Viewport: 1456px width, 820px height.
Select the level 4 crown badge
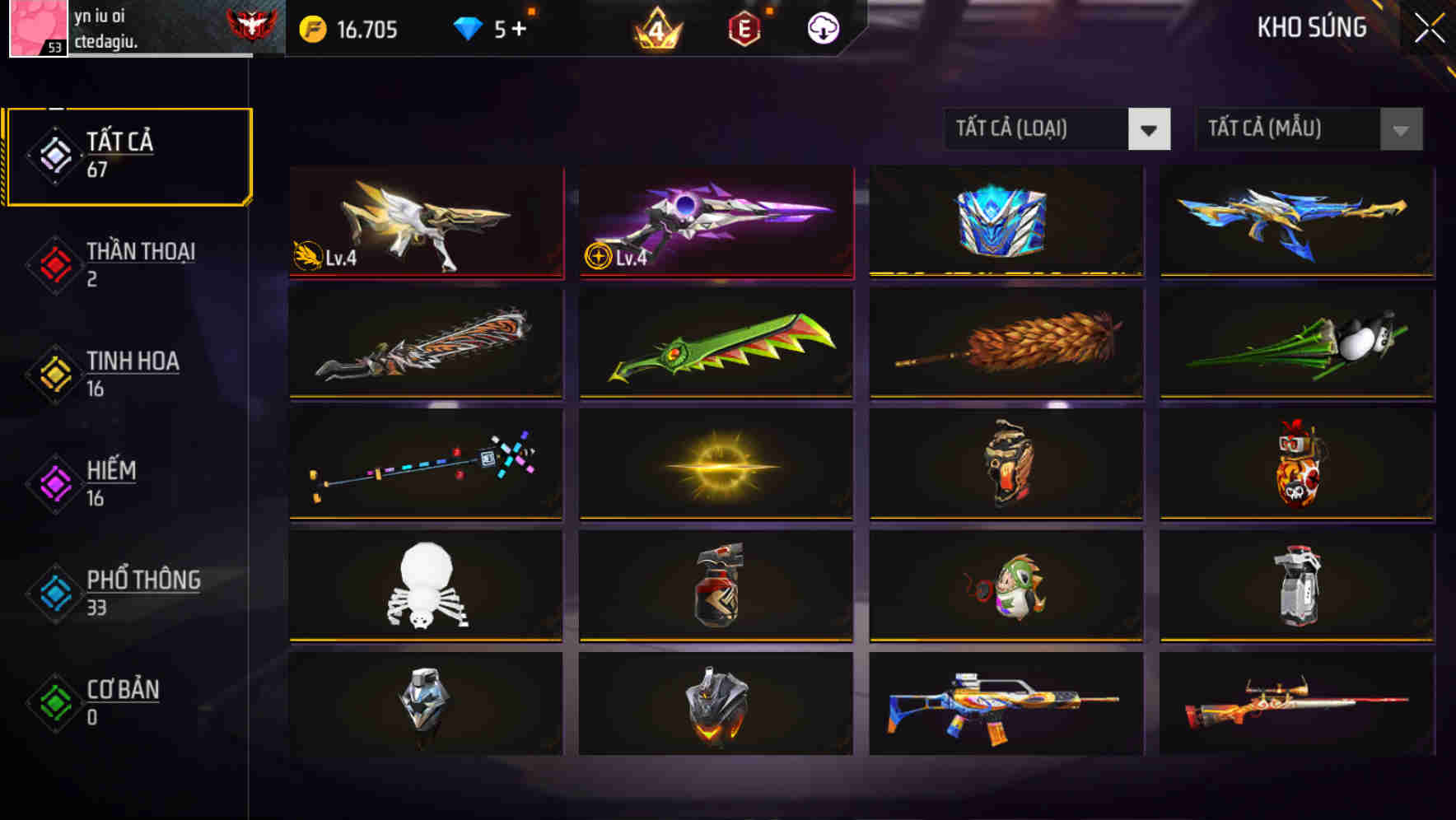click(x=653, y=27)
